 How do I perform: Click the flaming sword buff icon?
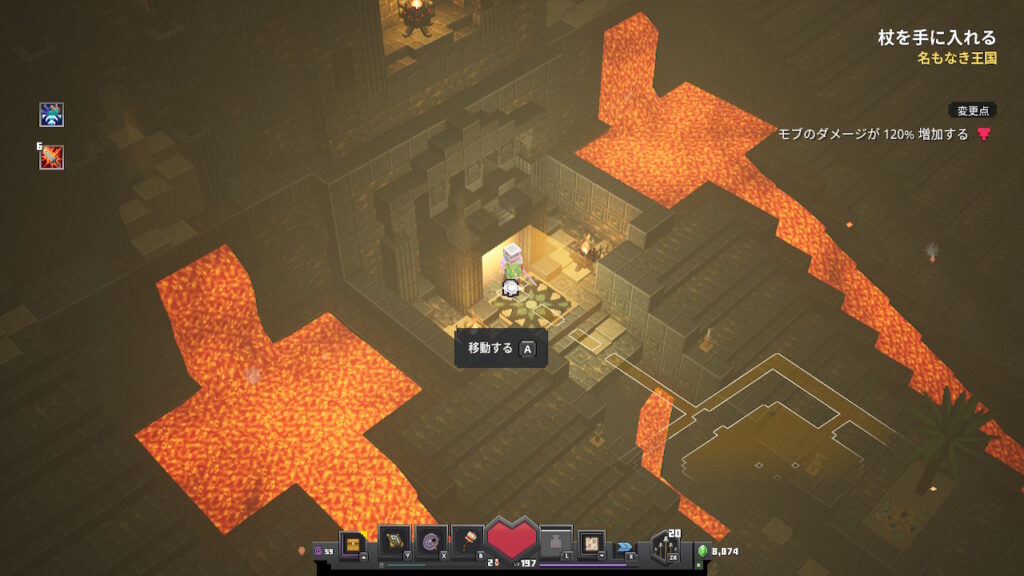[x=52, y=157]
